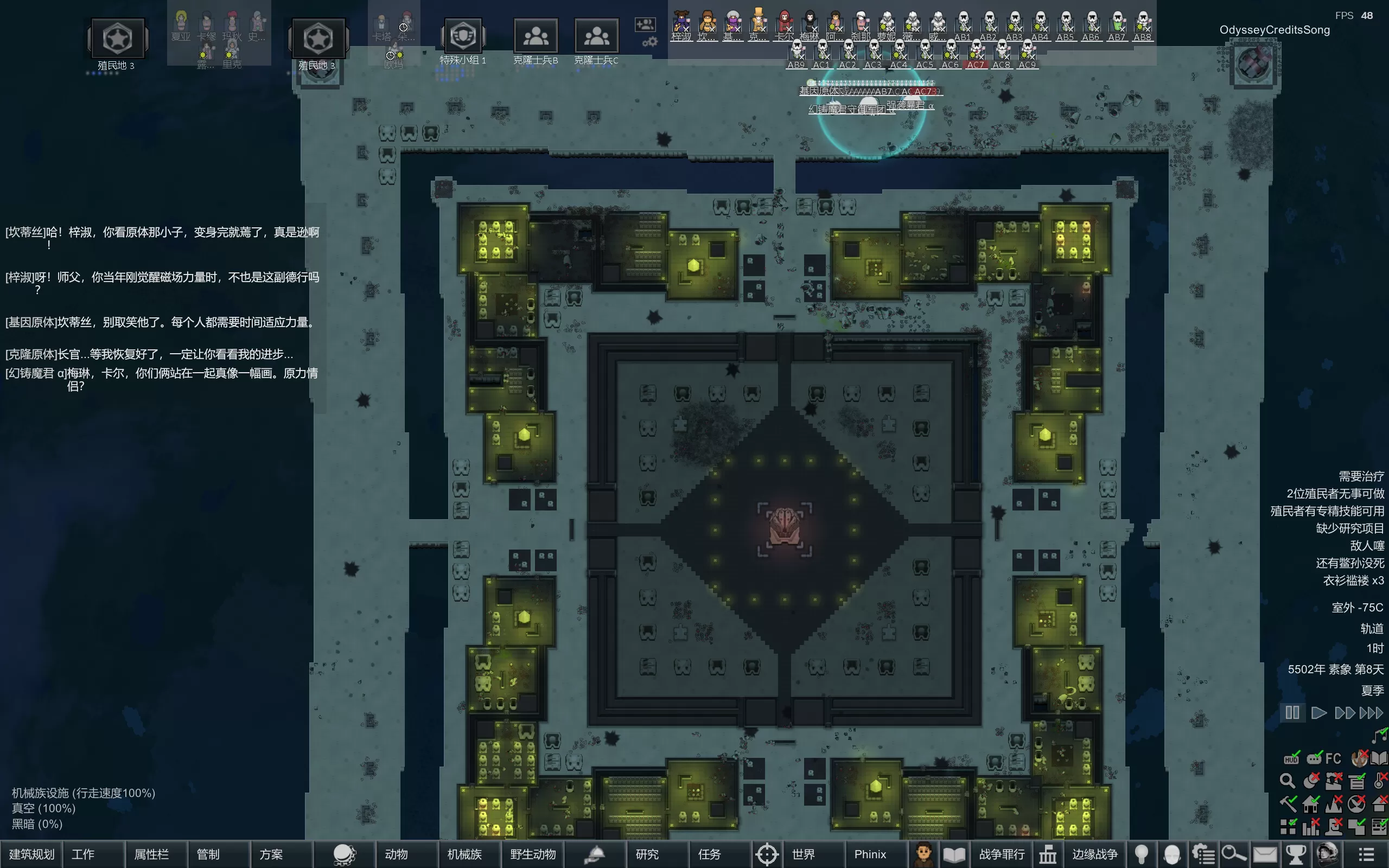Click the 需要治疗 alert
Viewport: 1389px width, 868px height.
(1361, 476)
